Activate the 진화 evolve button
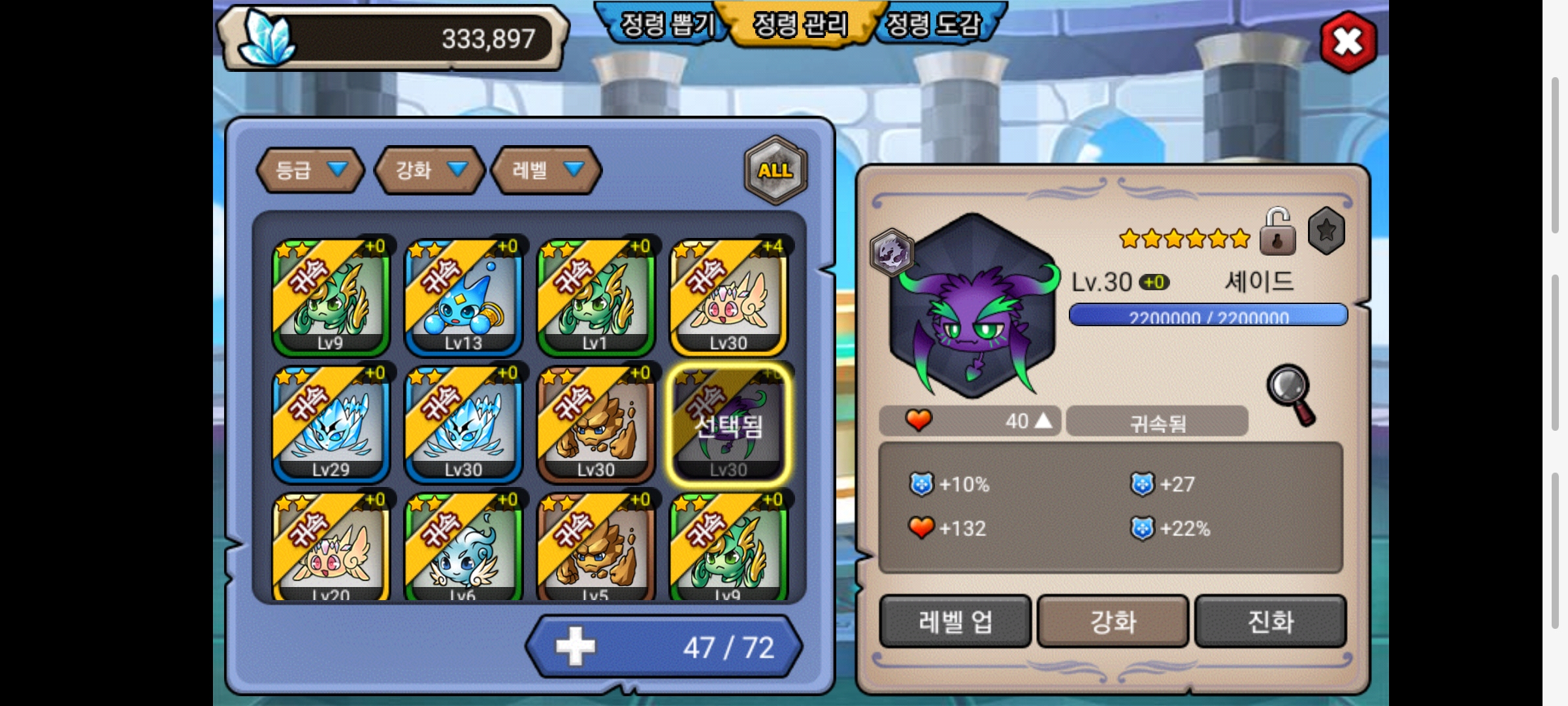Screen dimensions: 1568x706 point(1271,621)
